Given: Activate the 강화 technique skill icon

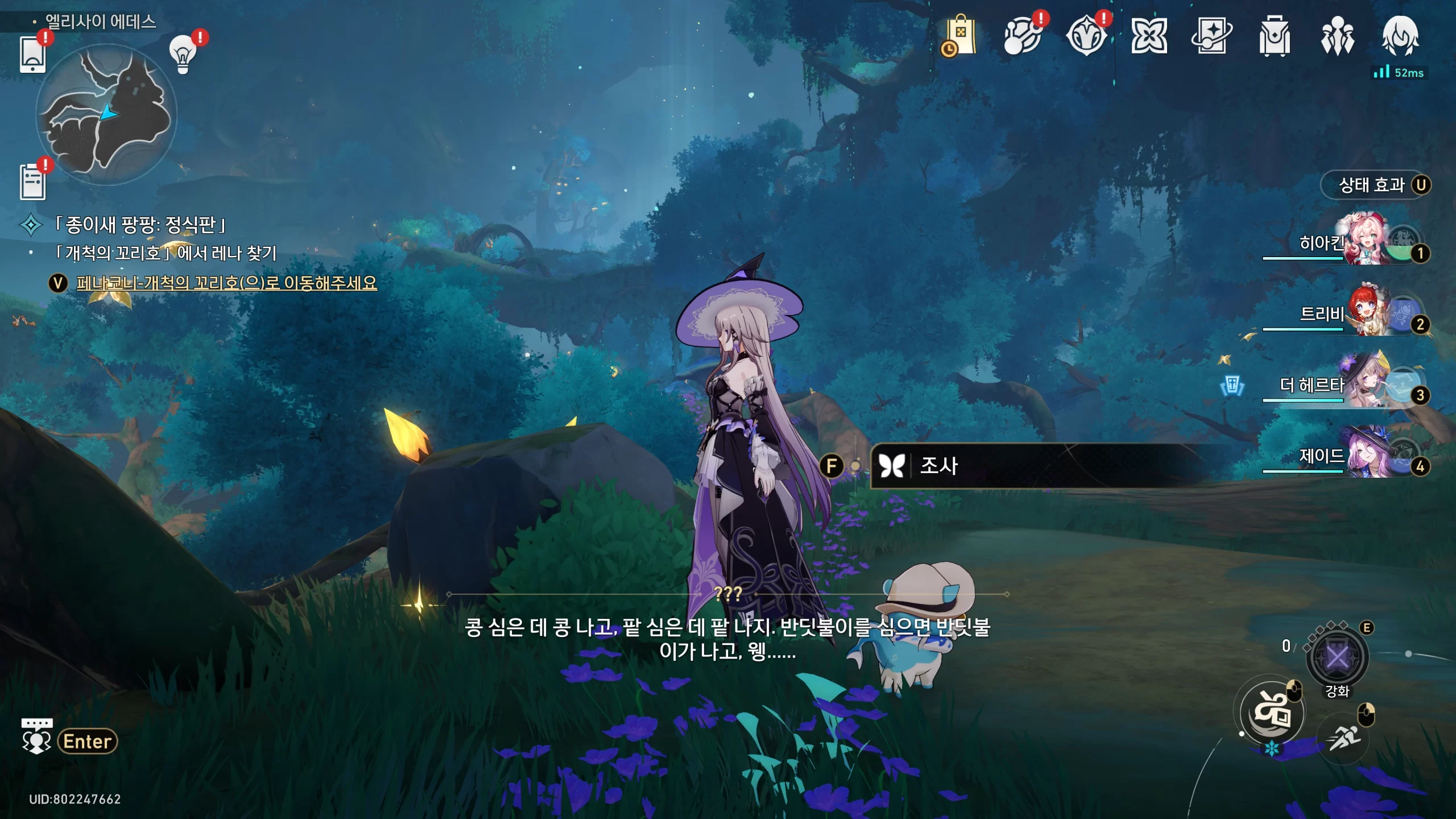Looking at the screenshot, I should [x=1337, y=659].
